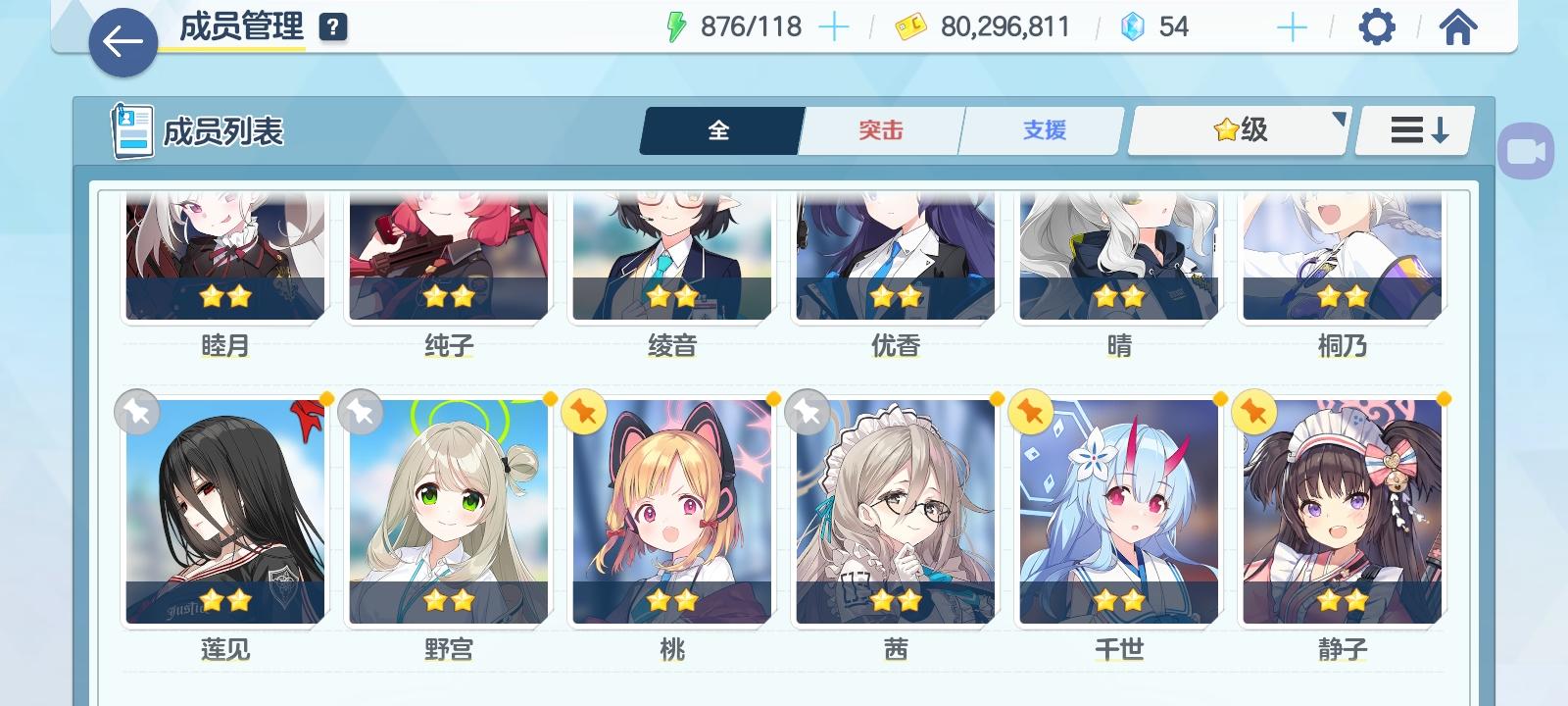This screenshot has width=1568, height=706.
Task: Click the blue pyroxene gem icon
Action: point(1134,26)
